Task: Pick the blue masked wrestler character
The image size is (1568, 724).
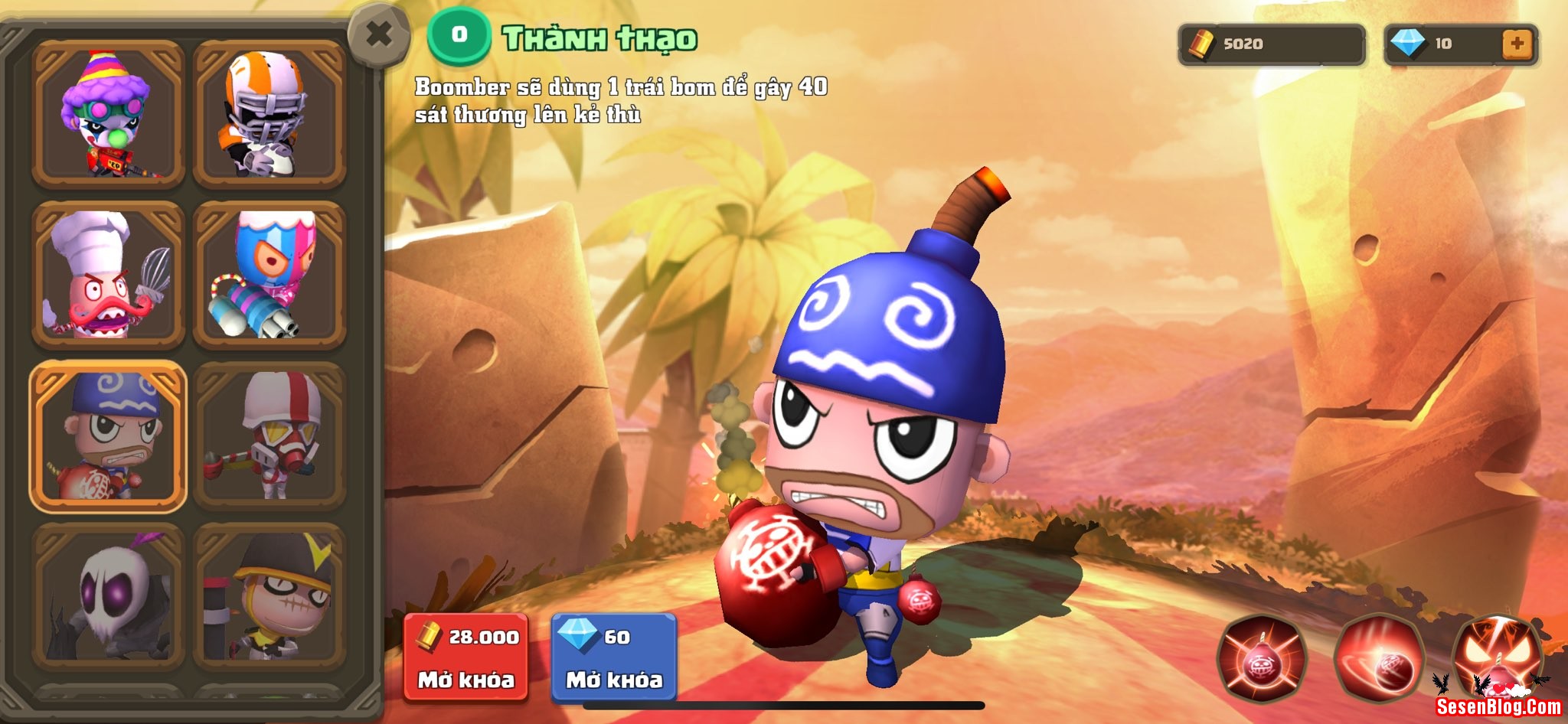Action: tap(269, 275)
